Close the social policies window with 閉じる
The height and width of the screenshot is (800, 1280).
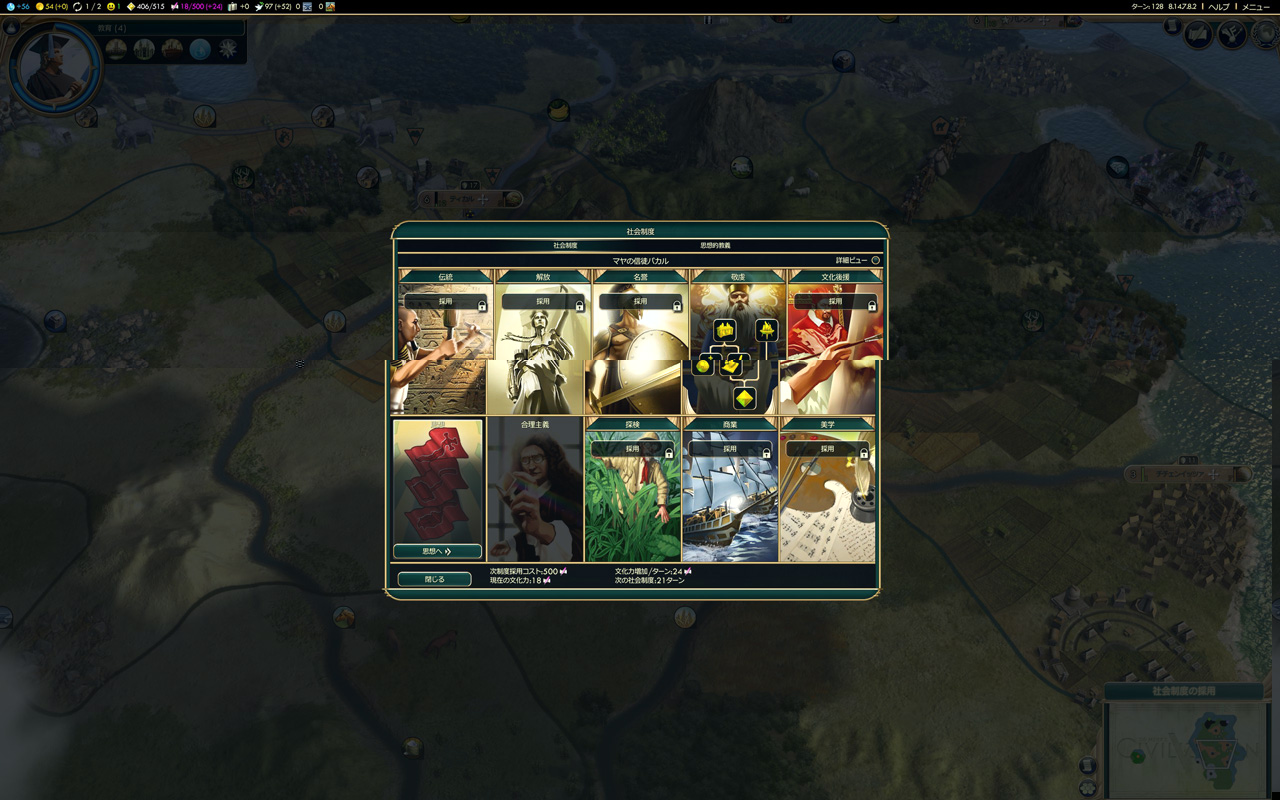pyautogui.click(x=434, y=579)
